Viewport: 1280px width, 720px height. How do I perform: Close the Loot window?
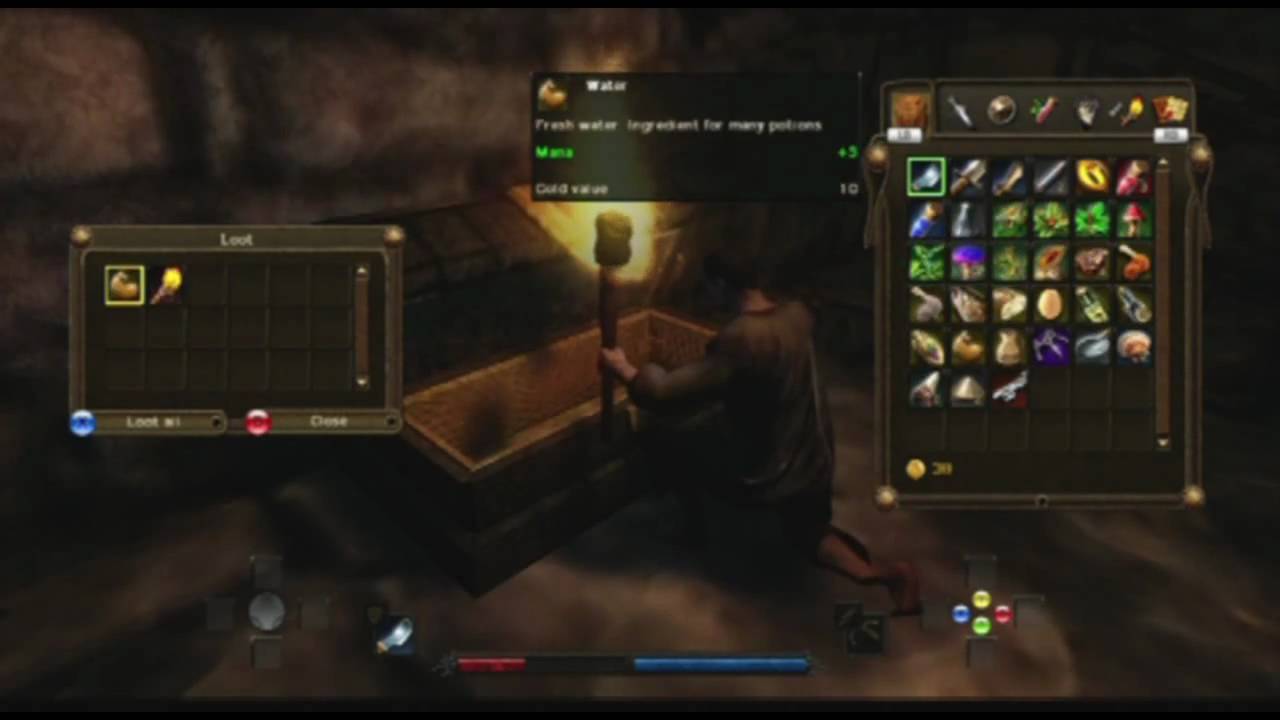pos(327,422)
